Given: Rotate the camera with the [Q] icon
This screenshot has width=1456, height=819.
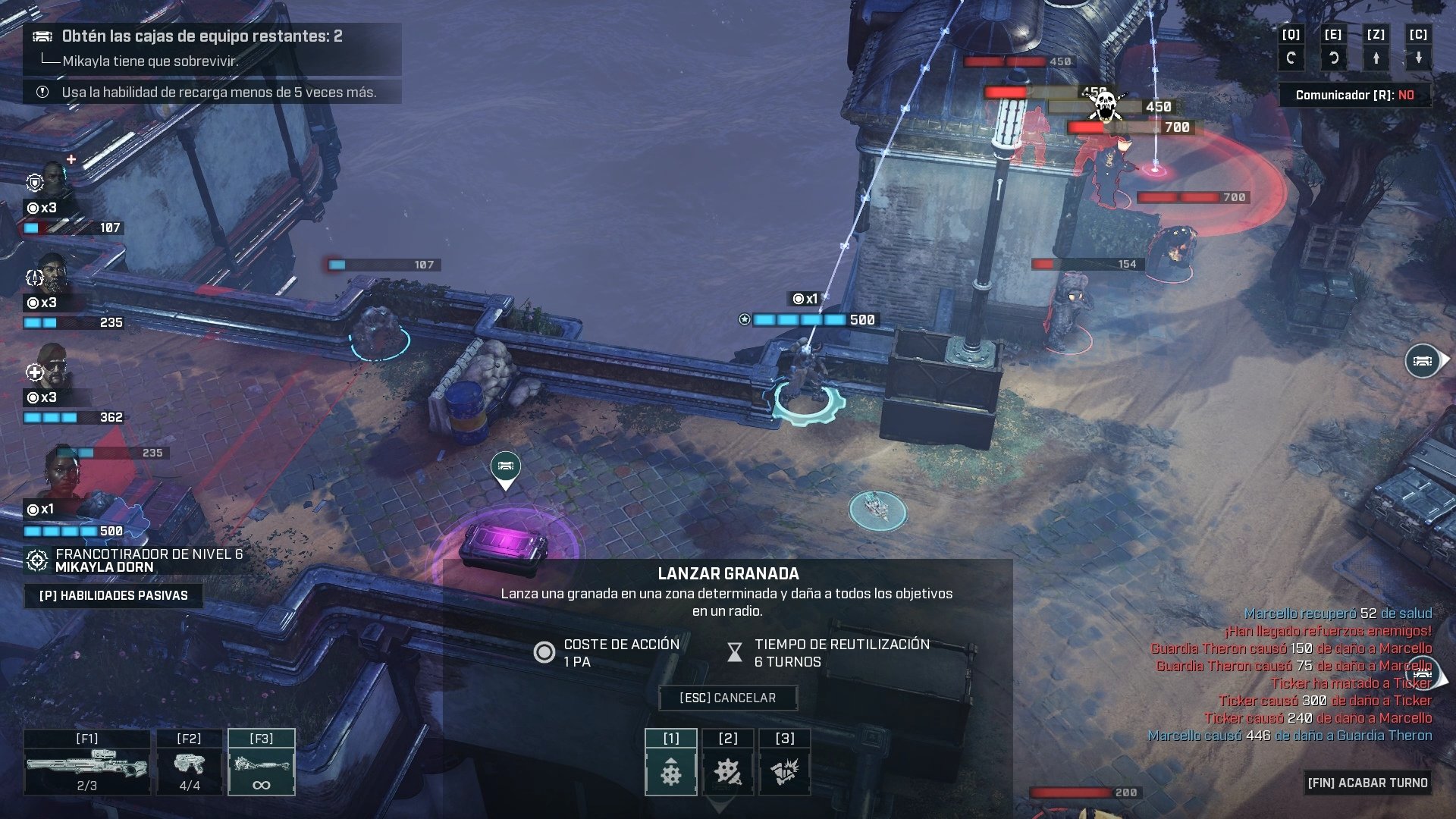Looking at the screenshot, I should coord(1291,56).
